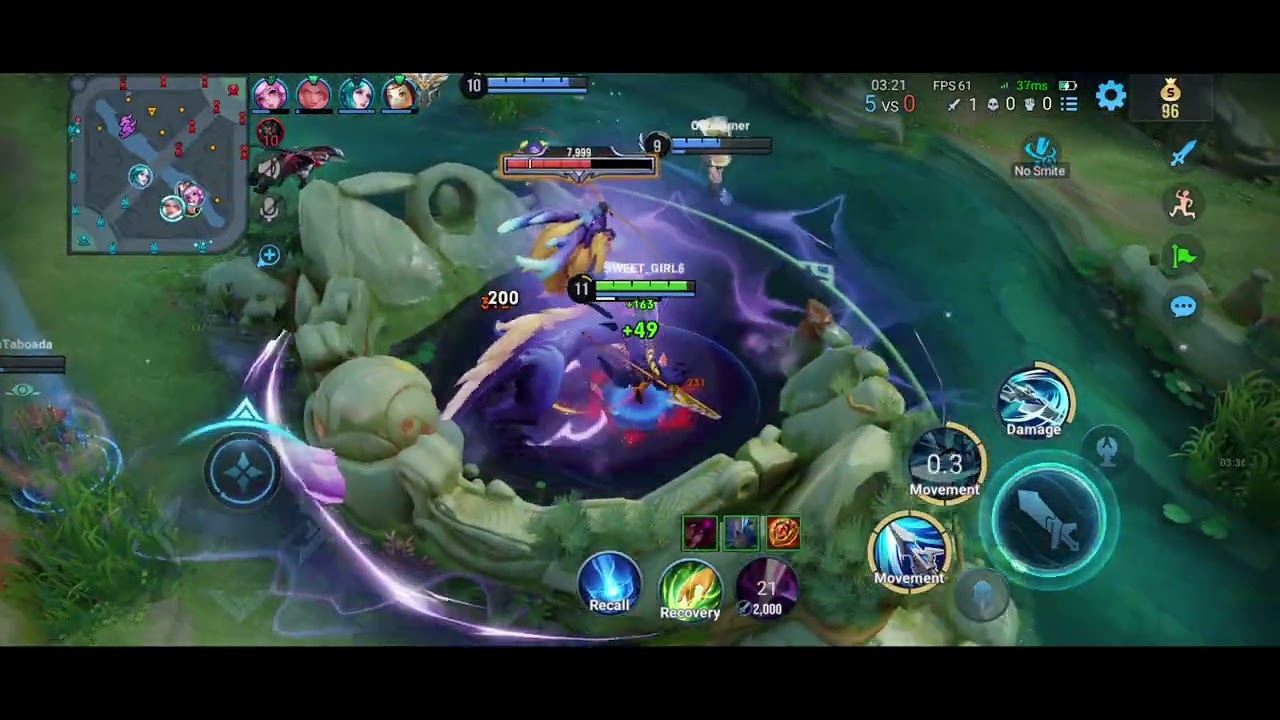This screenshot has height=720, width=1280.
Task: Open the quick chat bubble
Action: pos(1183,307)
